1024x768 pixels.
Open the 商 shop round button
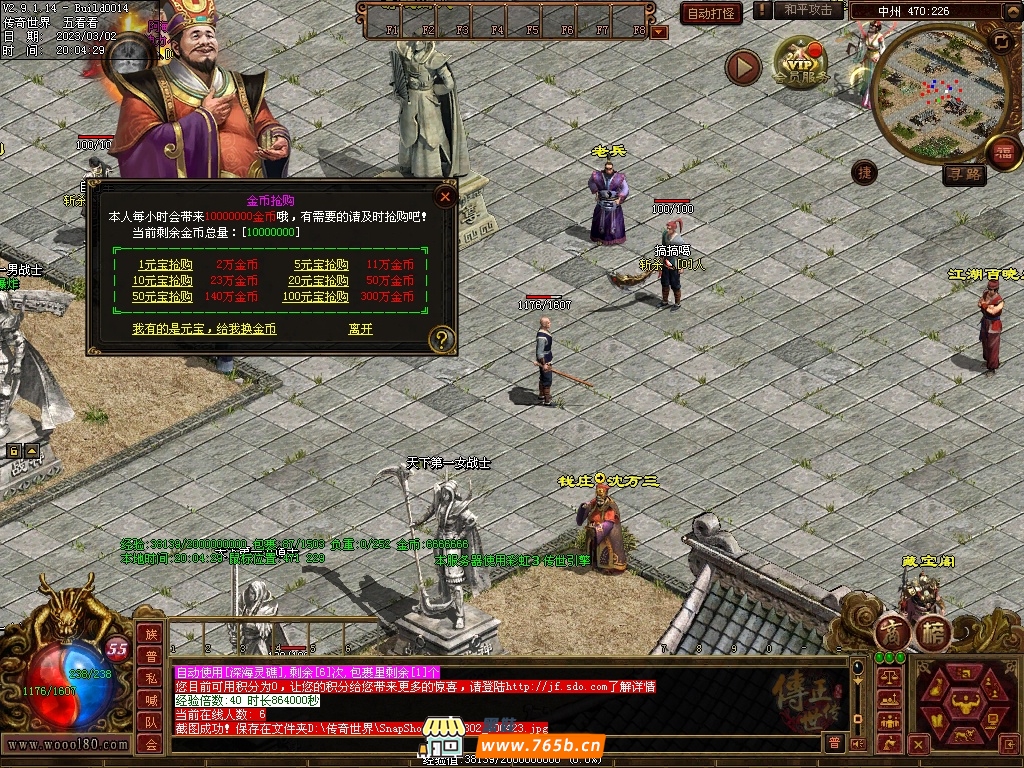pyautogui.click(x=893, y=632)
